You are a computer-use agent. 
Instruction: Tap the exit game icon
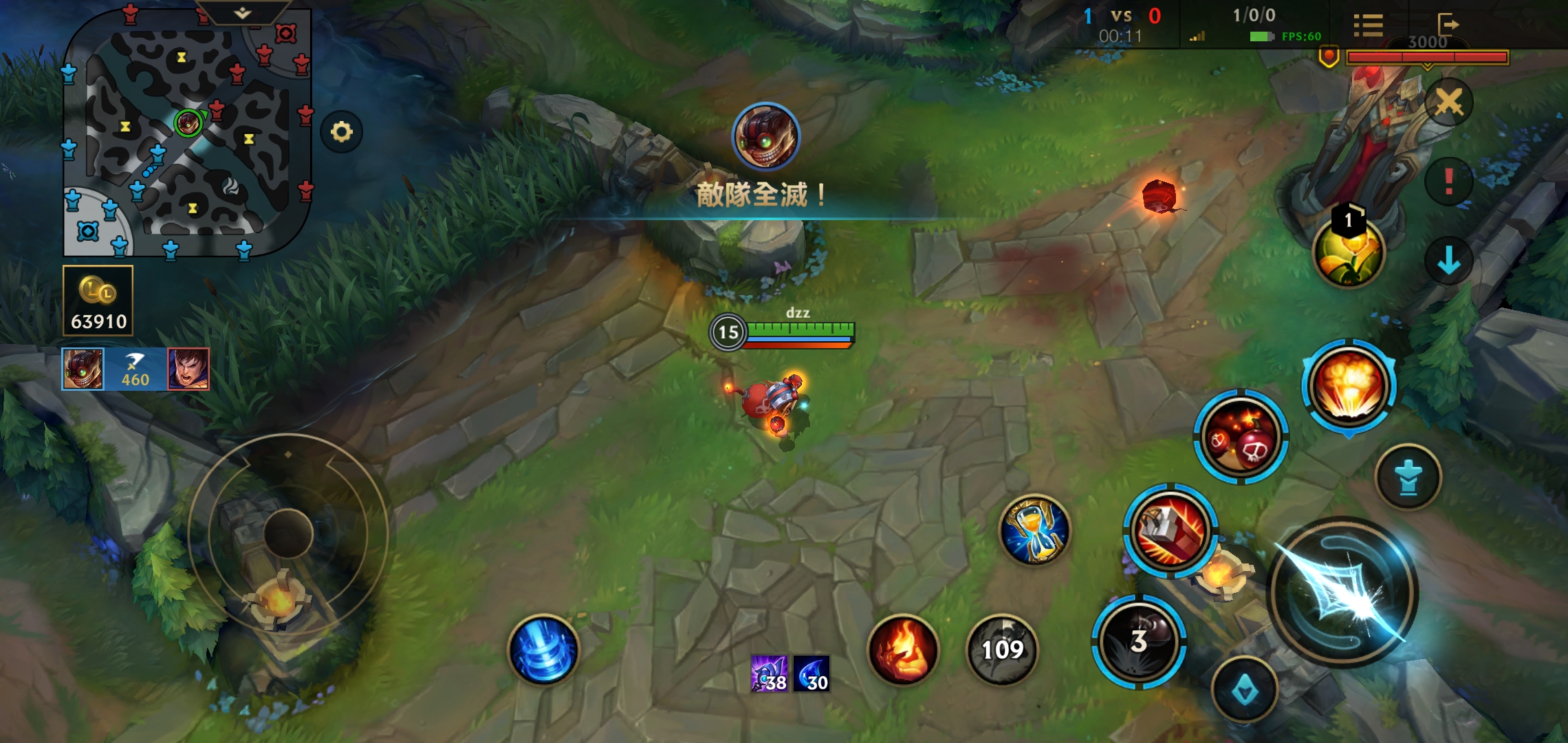tap(1447, 24)
